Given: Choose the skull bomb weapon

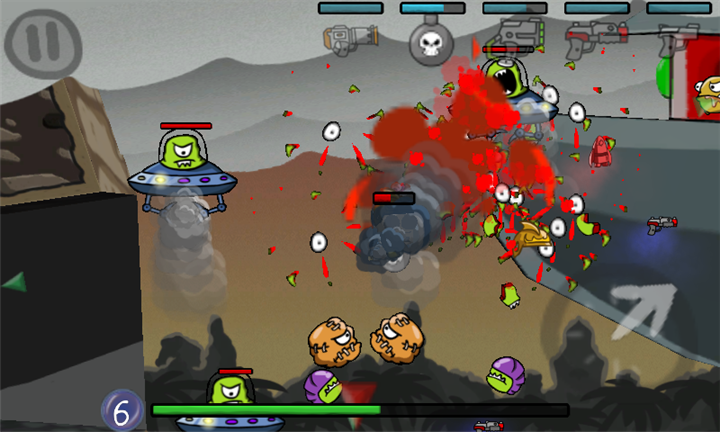Looking at the screenshot, I should coord(432,42).
